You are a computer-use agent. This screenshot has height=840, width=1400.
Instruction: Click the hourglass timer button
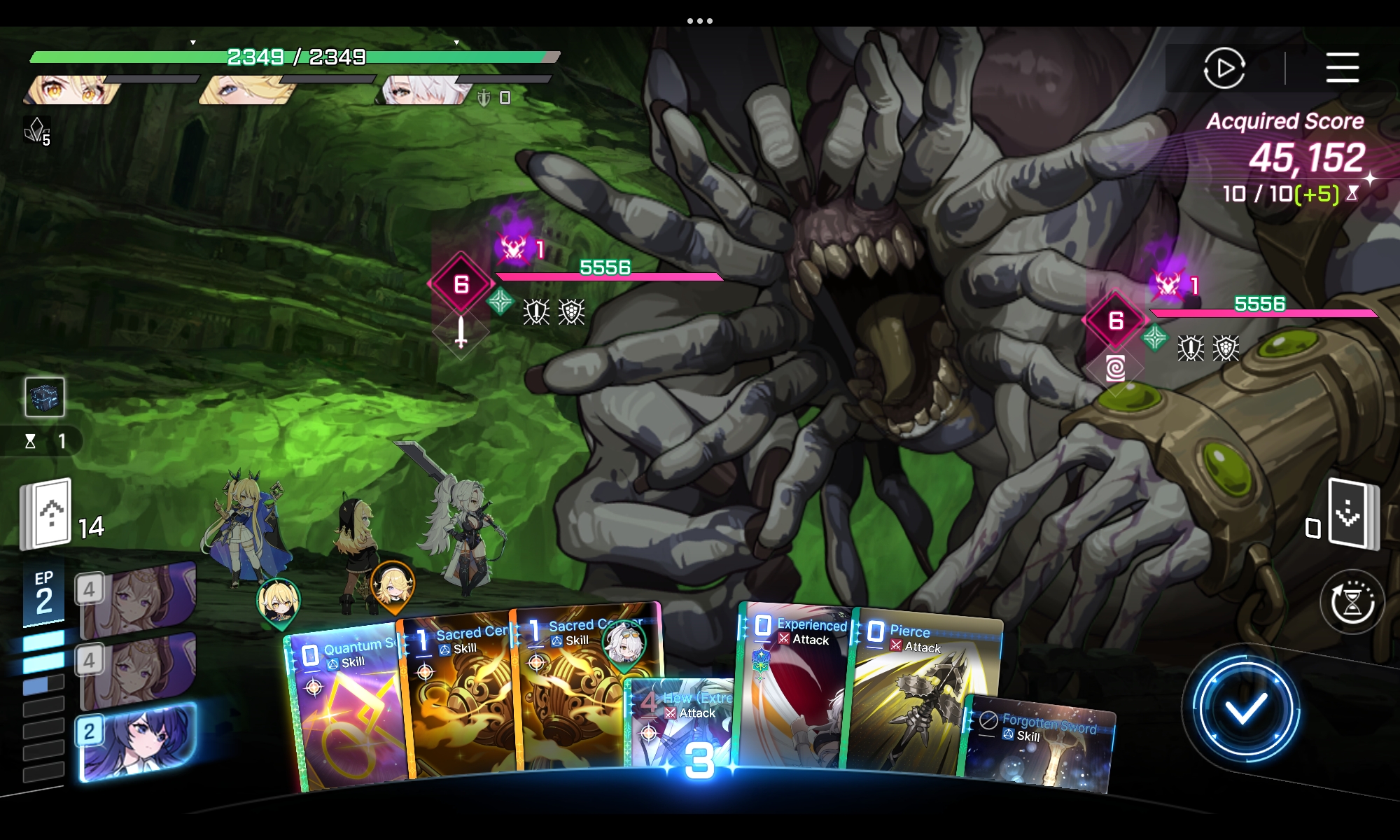click(1352, 602)
